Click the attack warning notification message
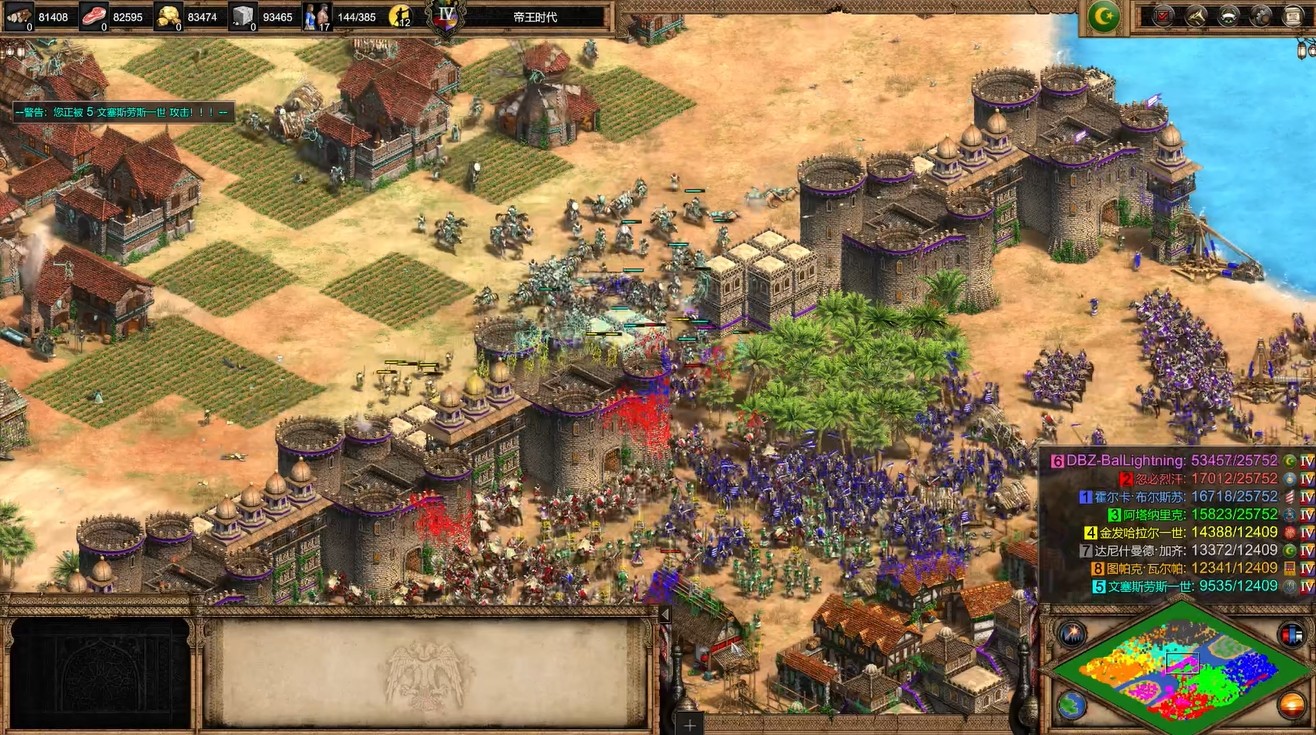The height and width of the screenshot is (735, 1316). (x=124, y=112)
